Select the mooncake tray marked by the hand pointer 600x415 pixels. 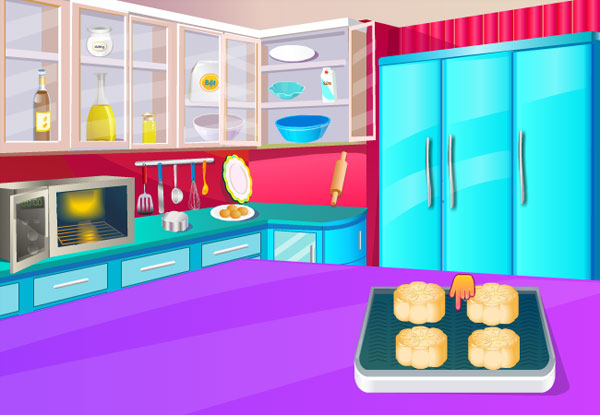(455, 331)
